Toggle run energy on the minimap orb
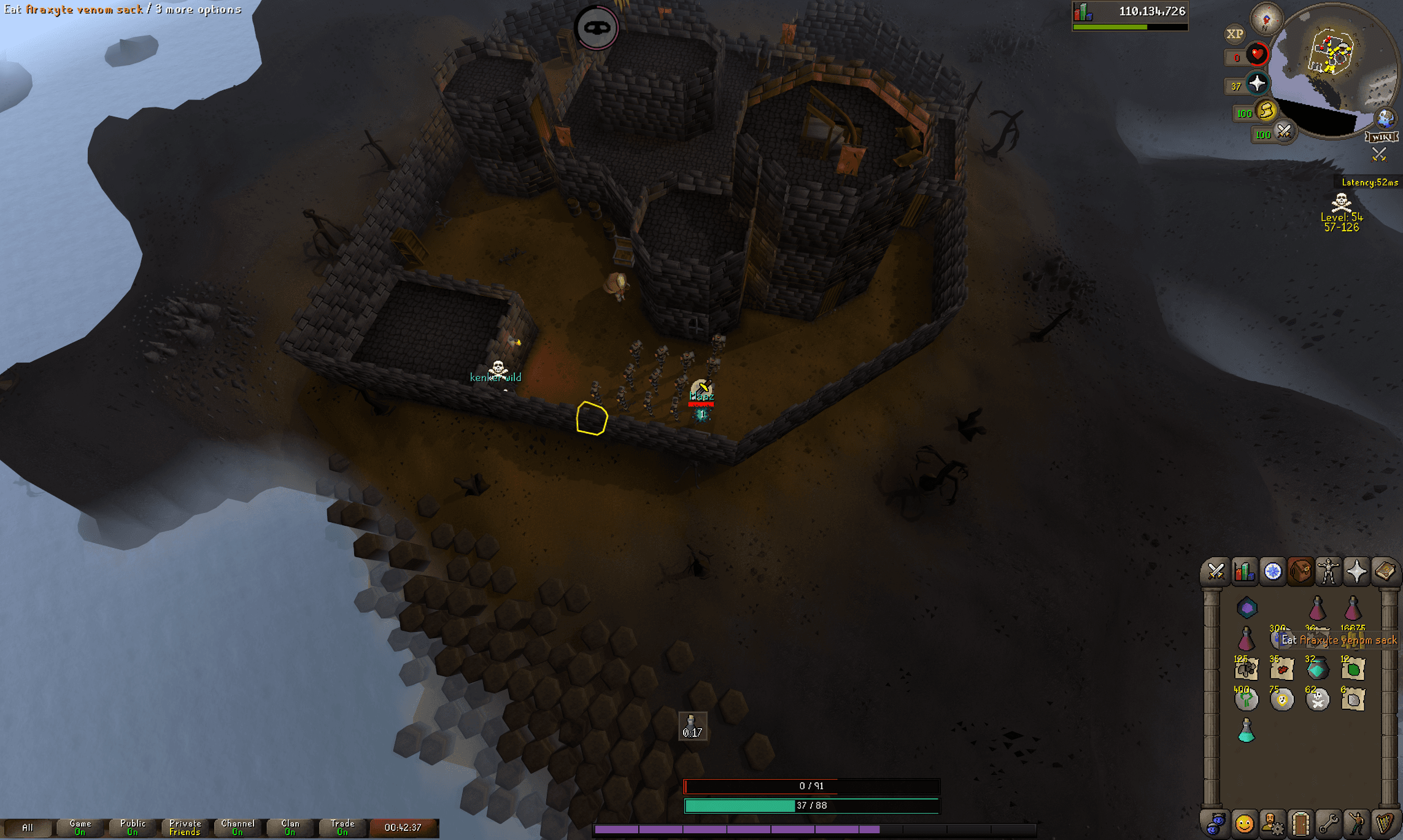Image resolution: width=1403 pixels, height=840 pixels. tap(1267, 112)
